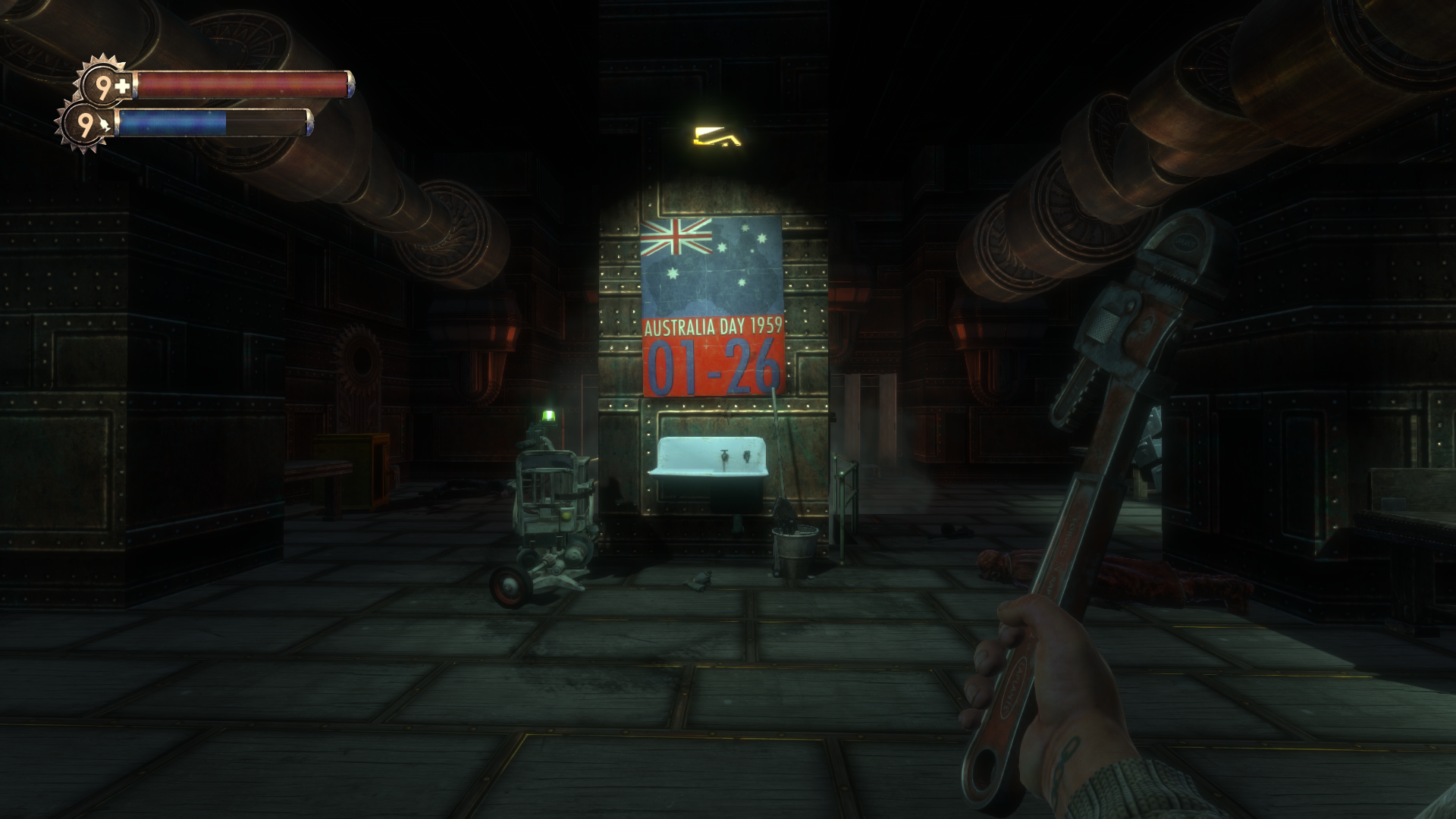Select the EVE syringe icon on the blue bar
This screenshot has height=819, width=1456.
(x=105, y=123)
